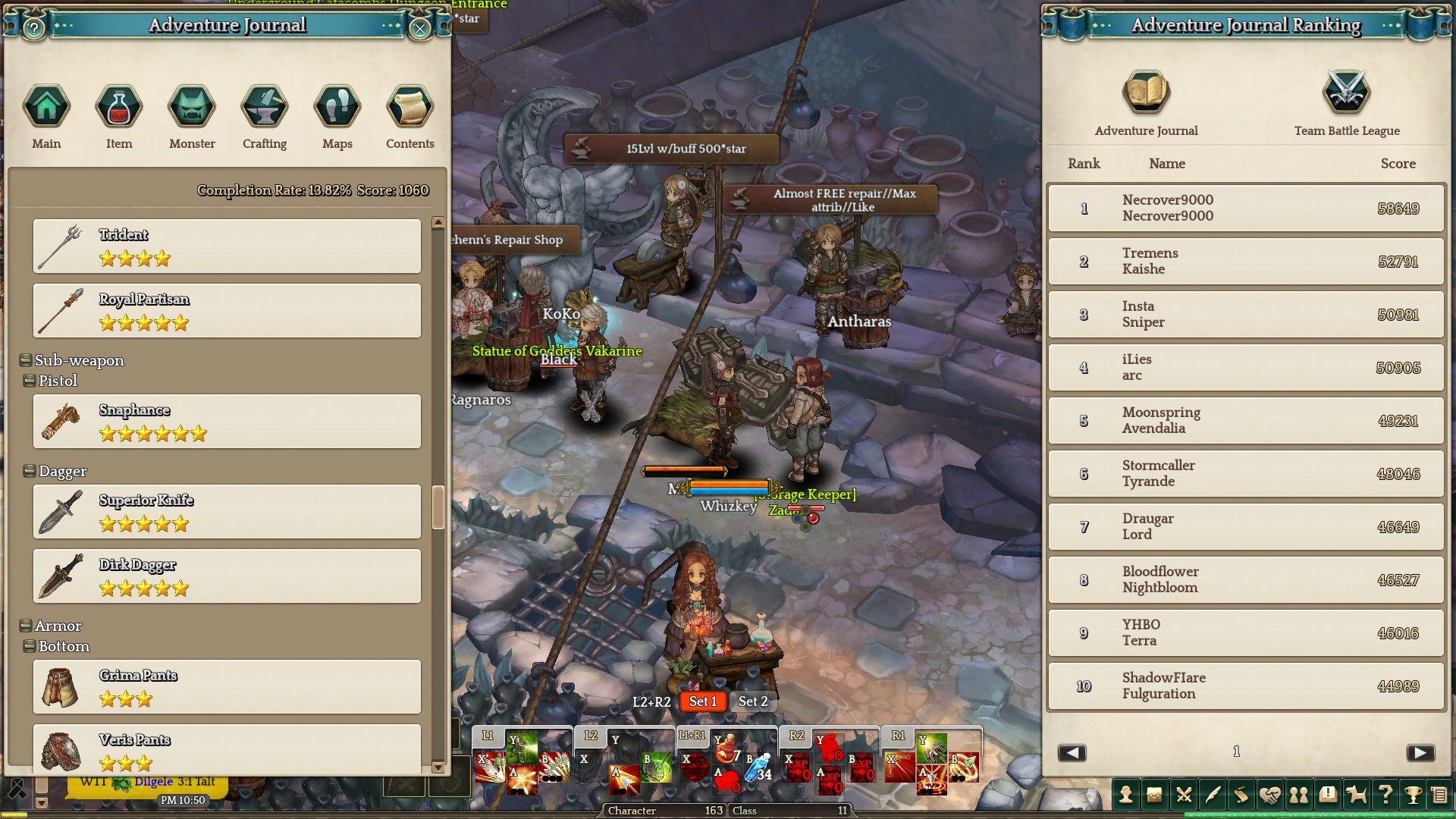Image resolution: width=1456 pixels, height=819 pixels.
Task: Choose the Snaphance pistol entry
Action: pyautogui.click(x=227, y=422)
